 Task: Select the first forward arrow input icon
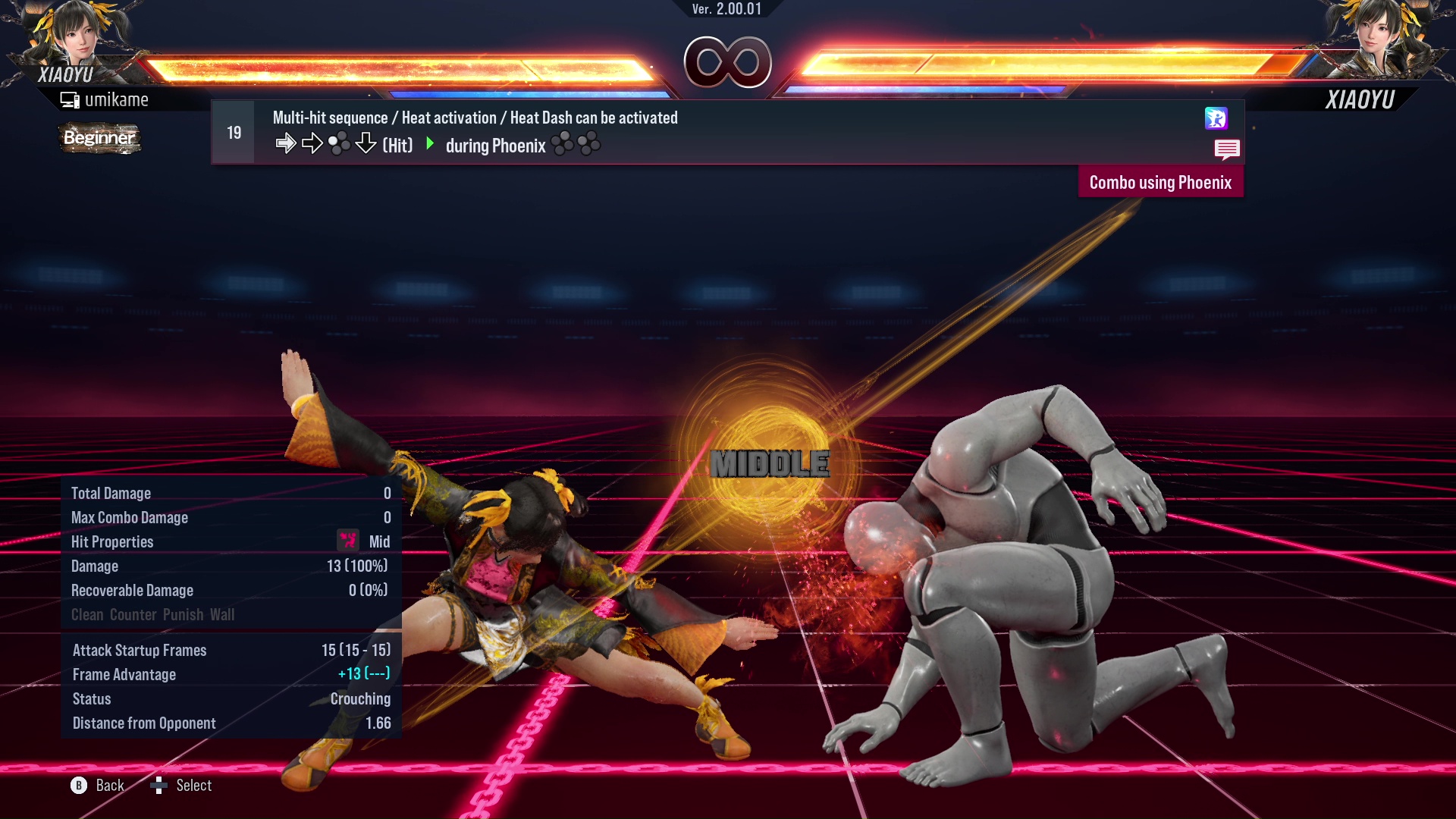[x=286, y=143]
